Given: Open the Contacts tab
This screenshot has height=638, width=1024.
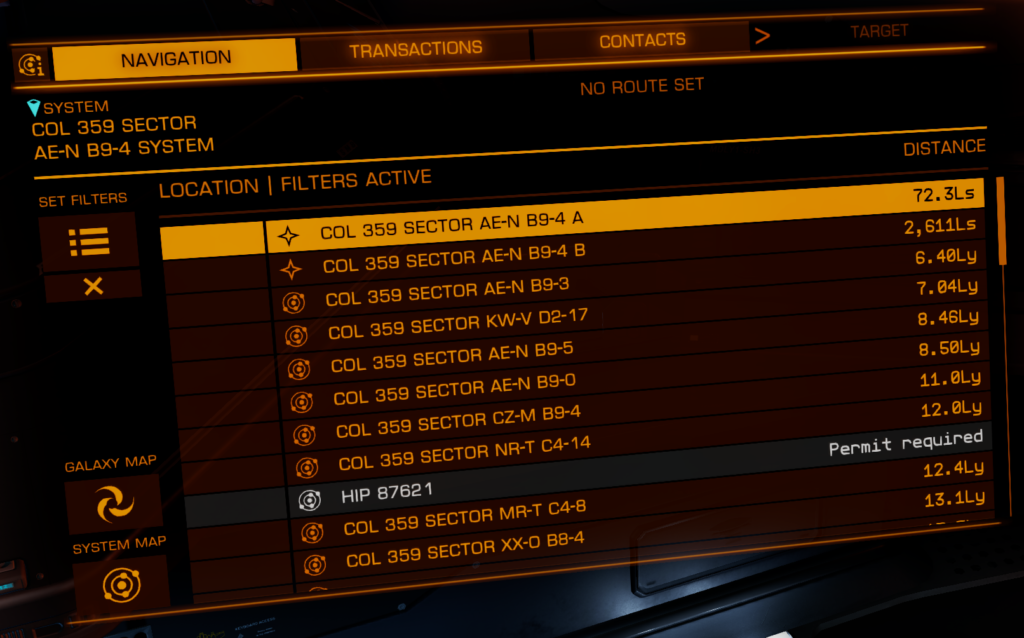Looking at the screenshot, I should coord(642,41).
